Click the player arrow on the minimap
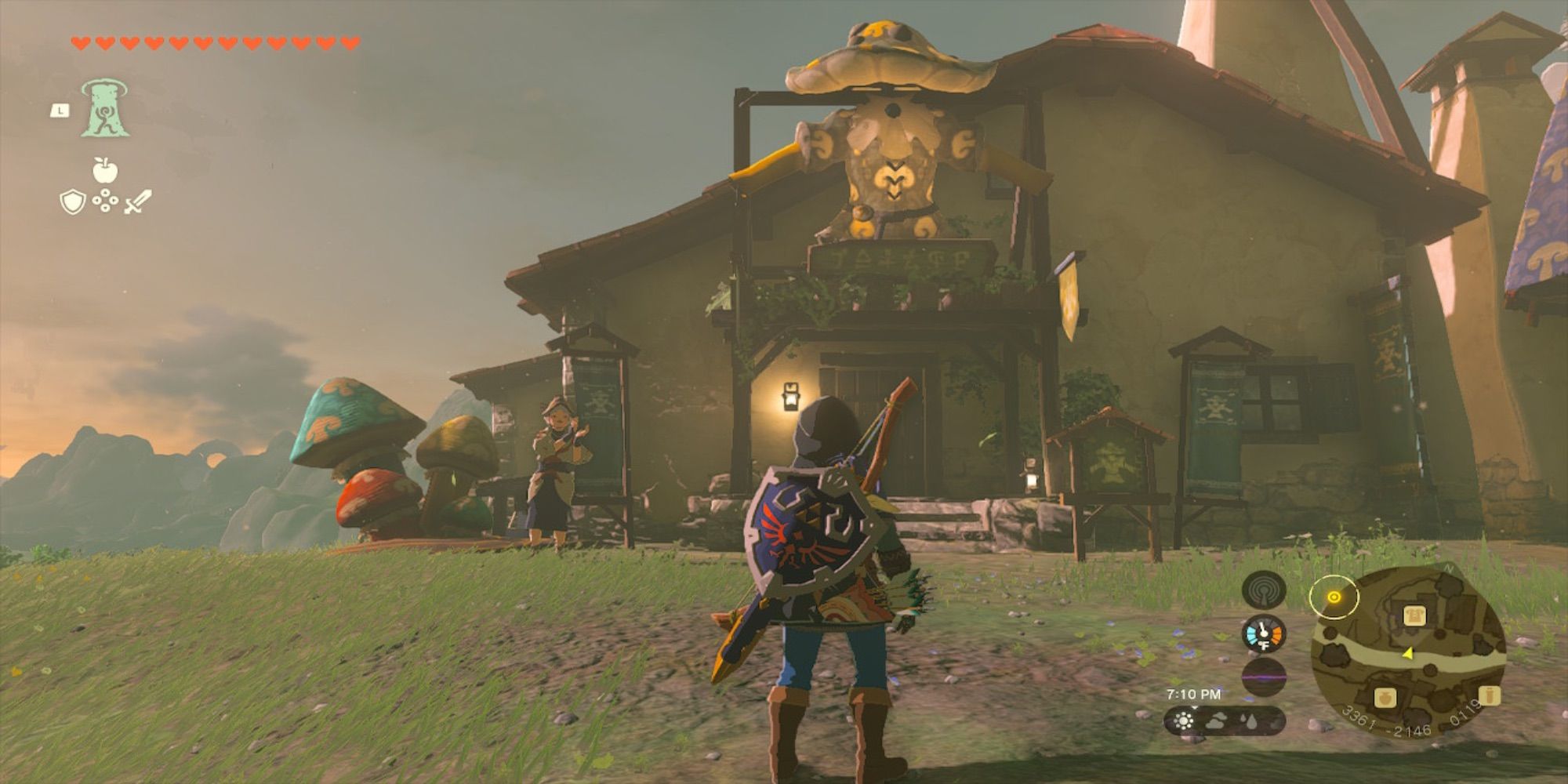Viewport: 1568px width, 784px height. pos(1408,654)
